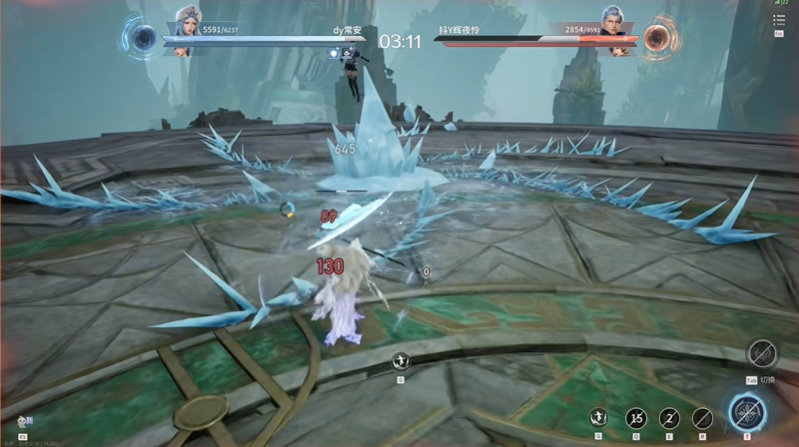Use the skill showing a 15 cooldown

click(636, 417)
